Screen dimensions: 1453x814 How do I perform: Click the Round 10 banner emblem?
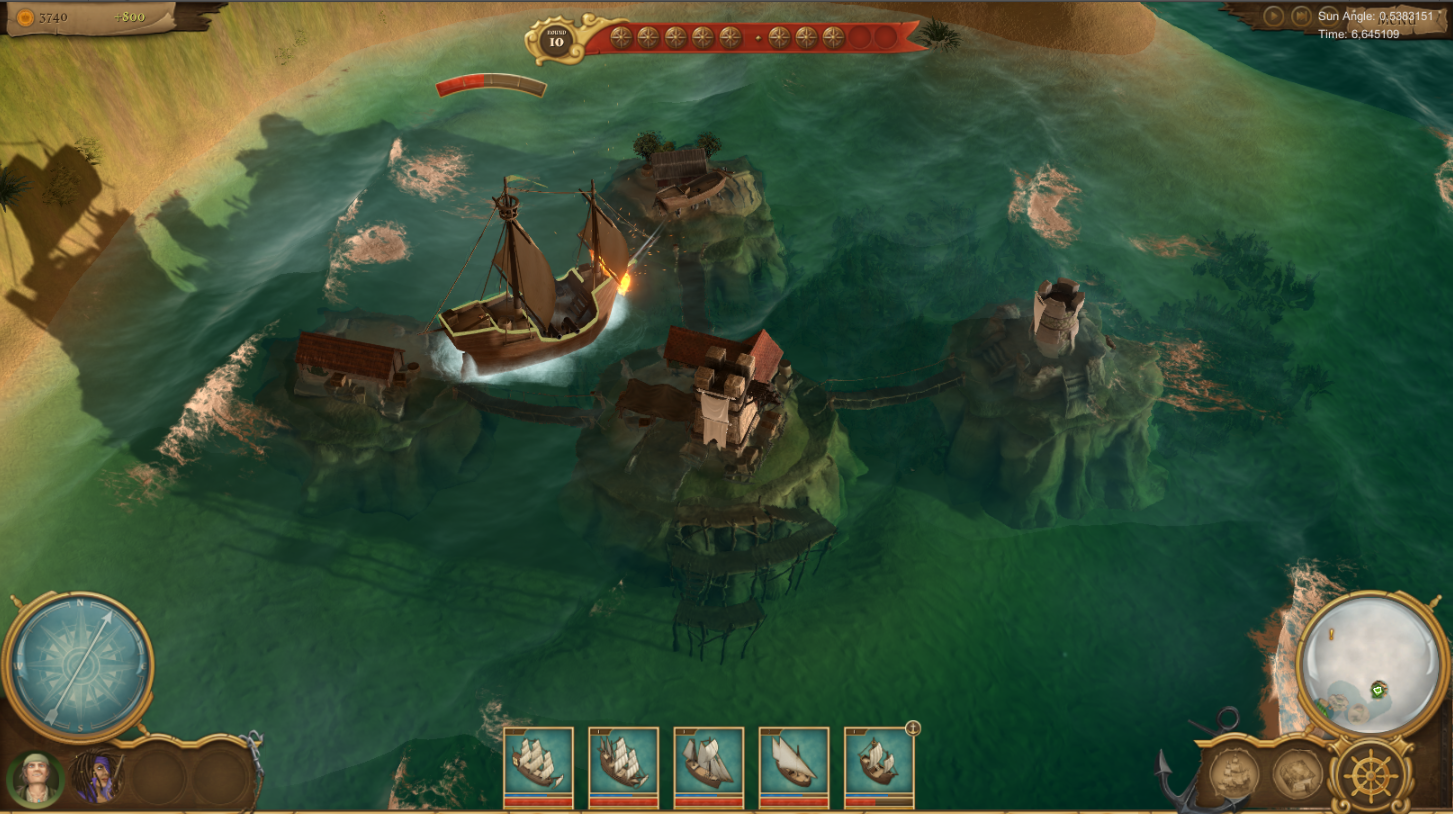[558, 38]
